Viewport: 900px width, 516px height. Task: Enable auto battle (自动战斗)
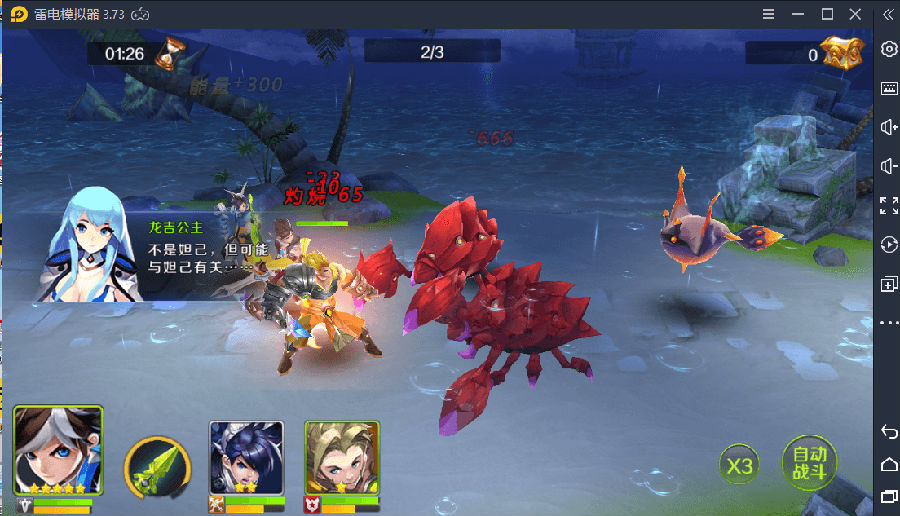(x=808, y=463)
